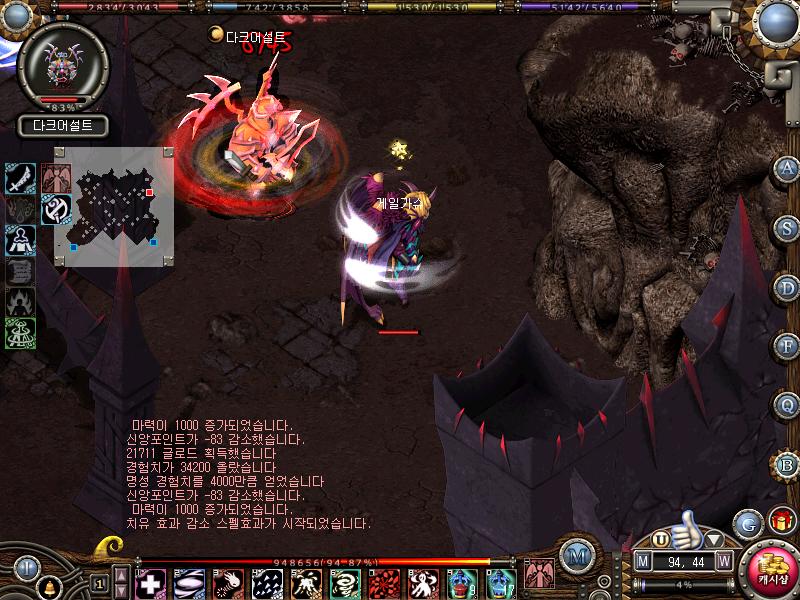Open the red gift box icon
The image size is (800, 600).
pos(781,521)
